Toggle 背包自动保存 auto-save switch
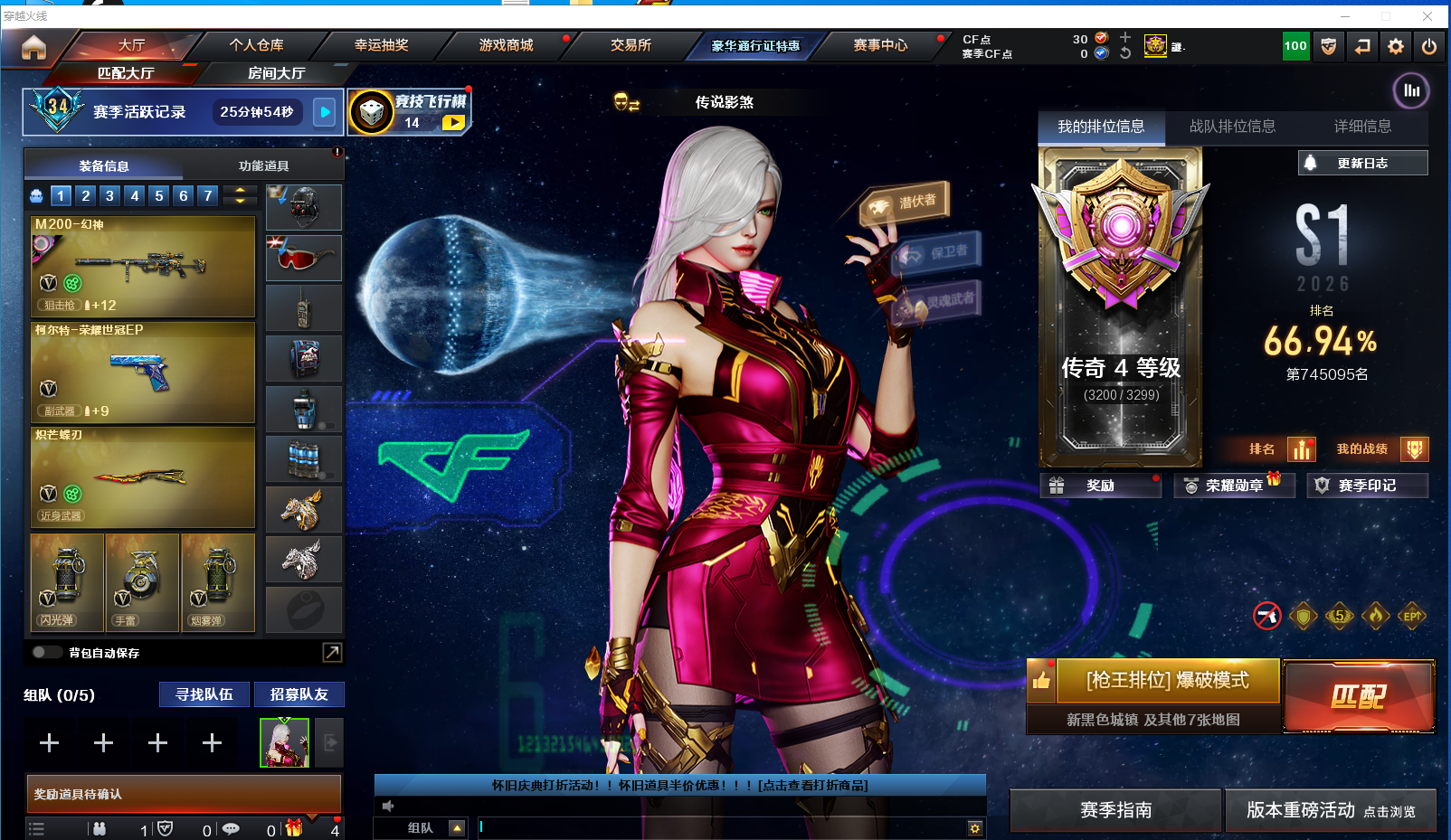The width and height of the screenshot is (1451, 840). pos(46,652)
